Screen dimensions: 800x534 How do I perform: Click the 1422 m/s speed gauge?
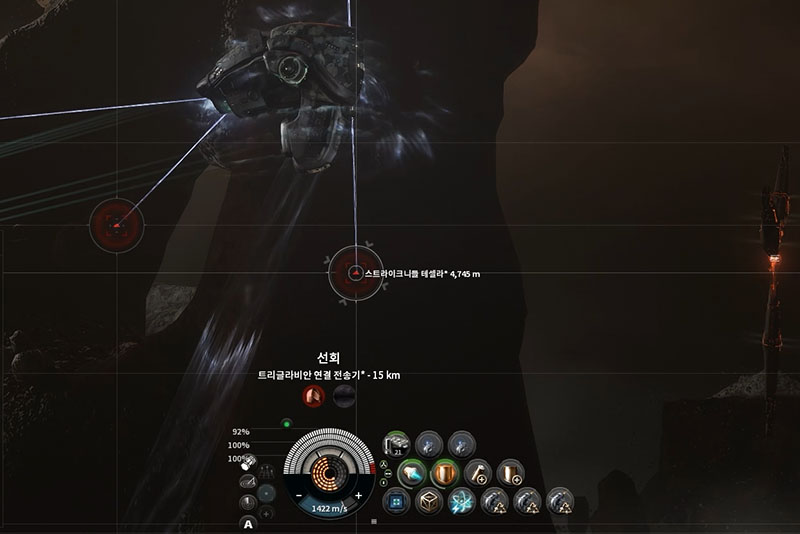click(328, 508)
